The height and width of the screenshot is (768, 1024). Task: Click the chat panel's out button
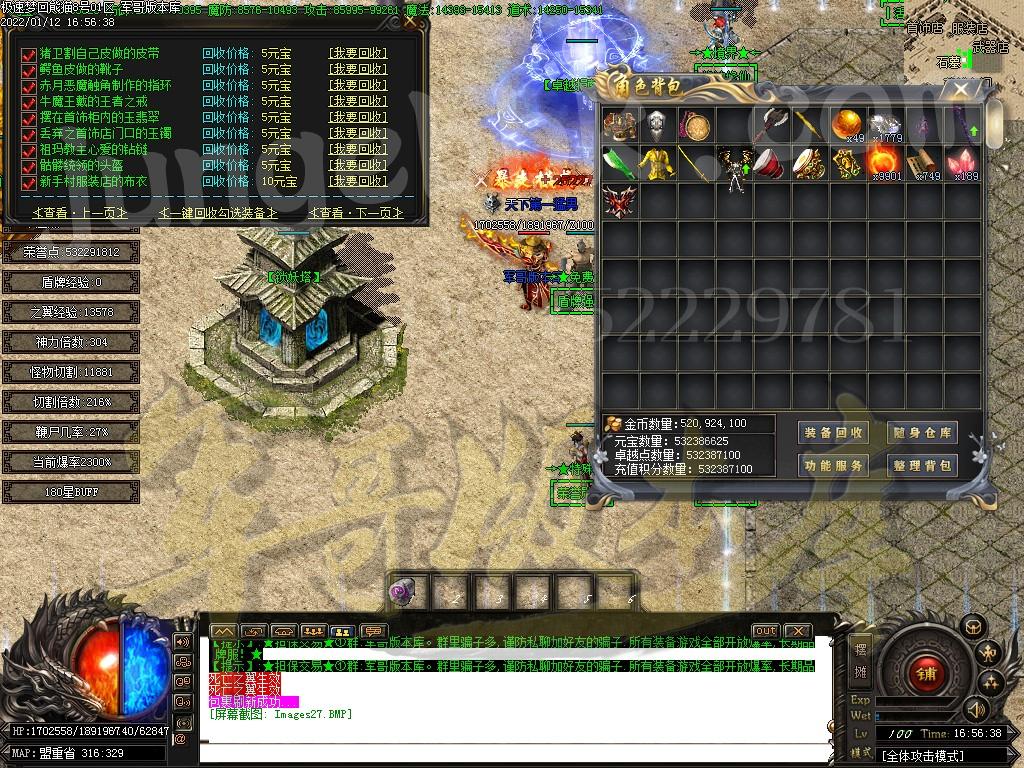(x=765, y=631)
